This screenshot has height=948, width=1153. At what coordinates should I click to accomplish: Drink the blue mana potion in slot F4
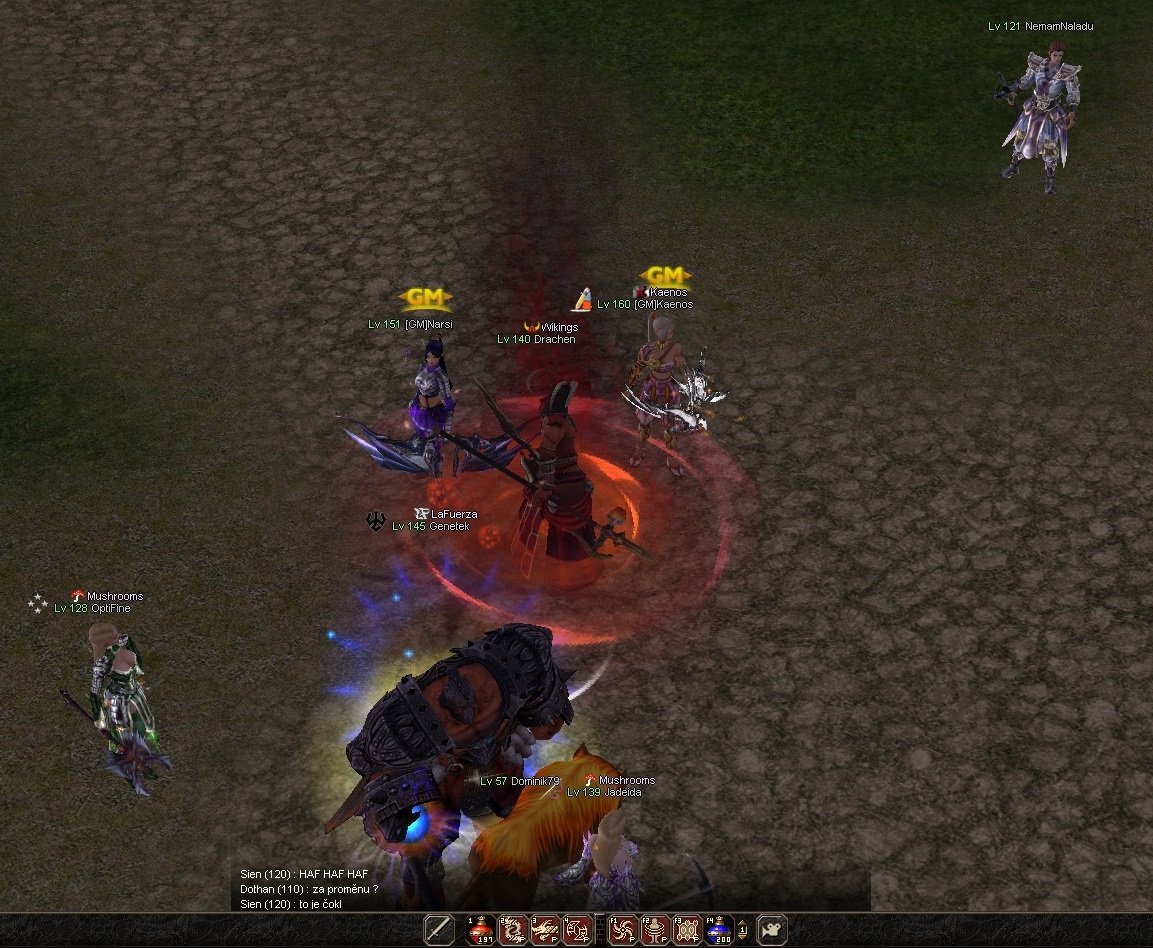click(x=719, y=930)
